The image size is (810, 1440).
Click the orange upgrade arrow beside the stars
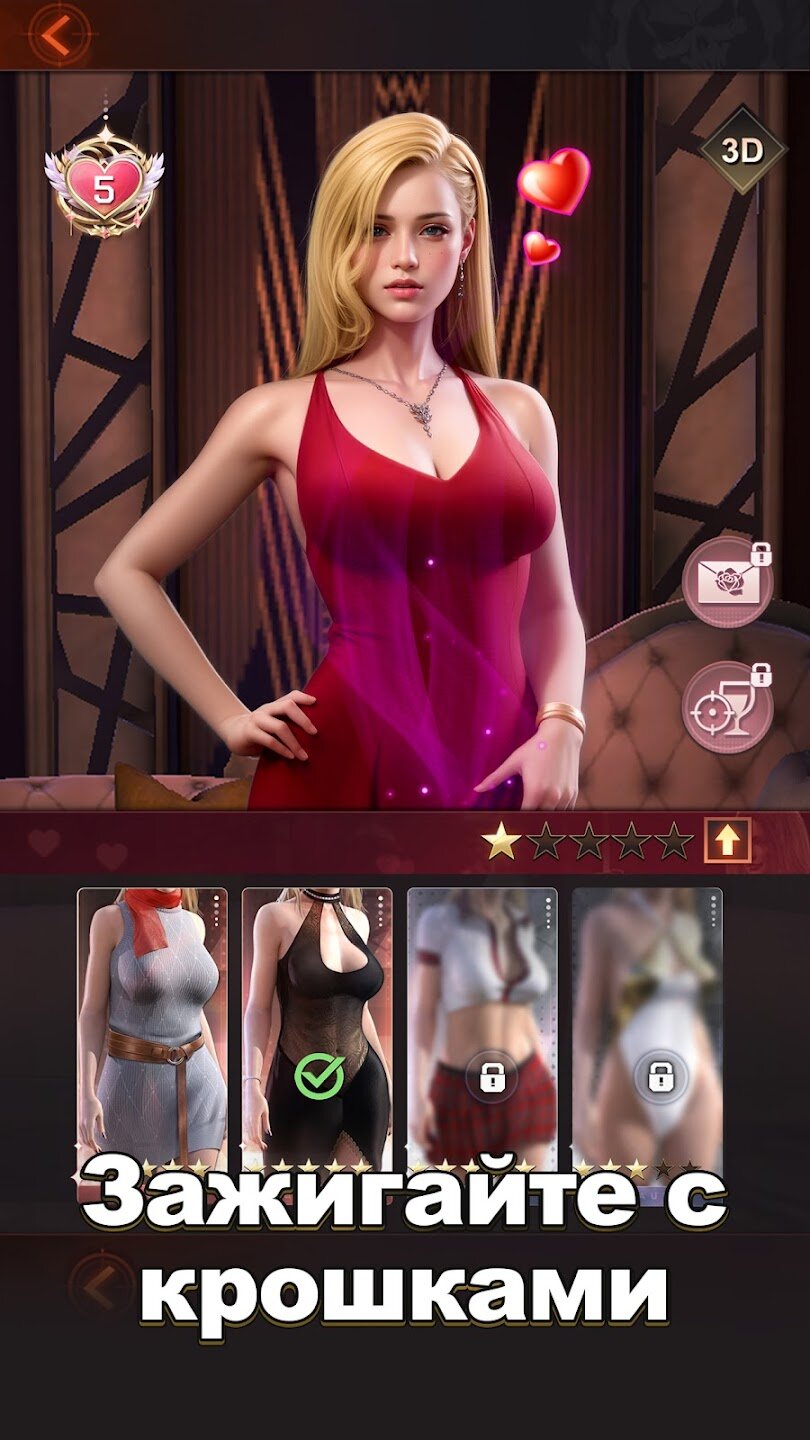coord(727,841)
